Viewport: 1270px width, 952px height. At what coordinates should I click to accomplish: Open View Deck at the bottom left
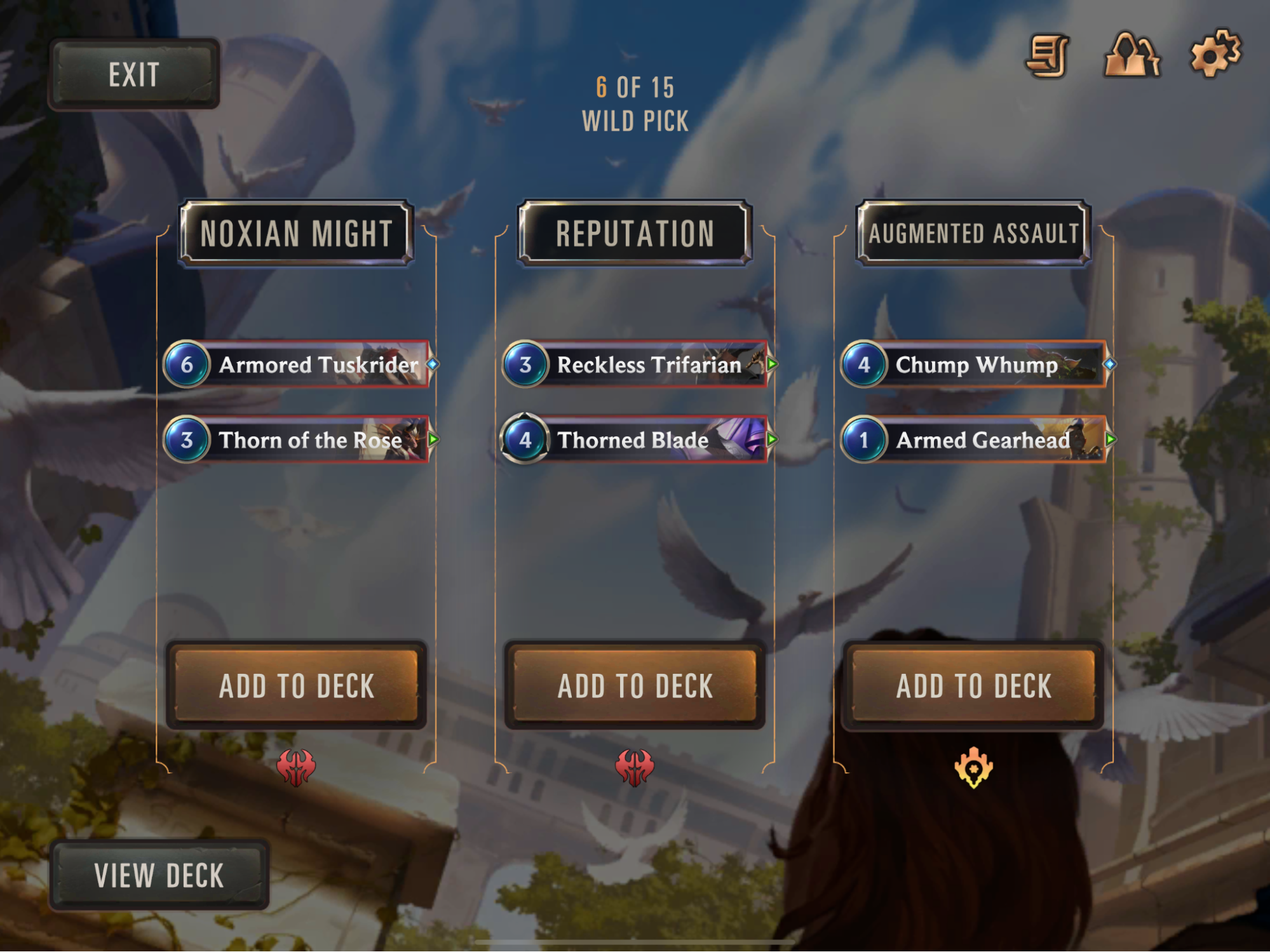click(159, 875)
